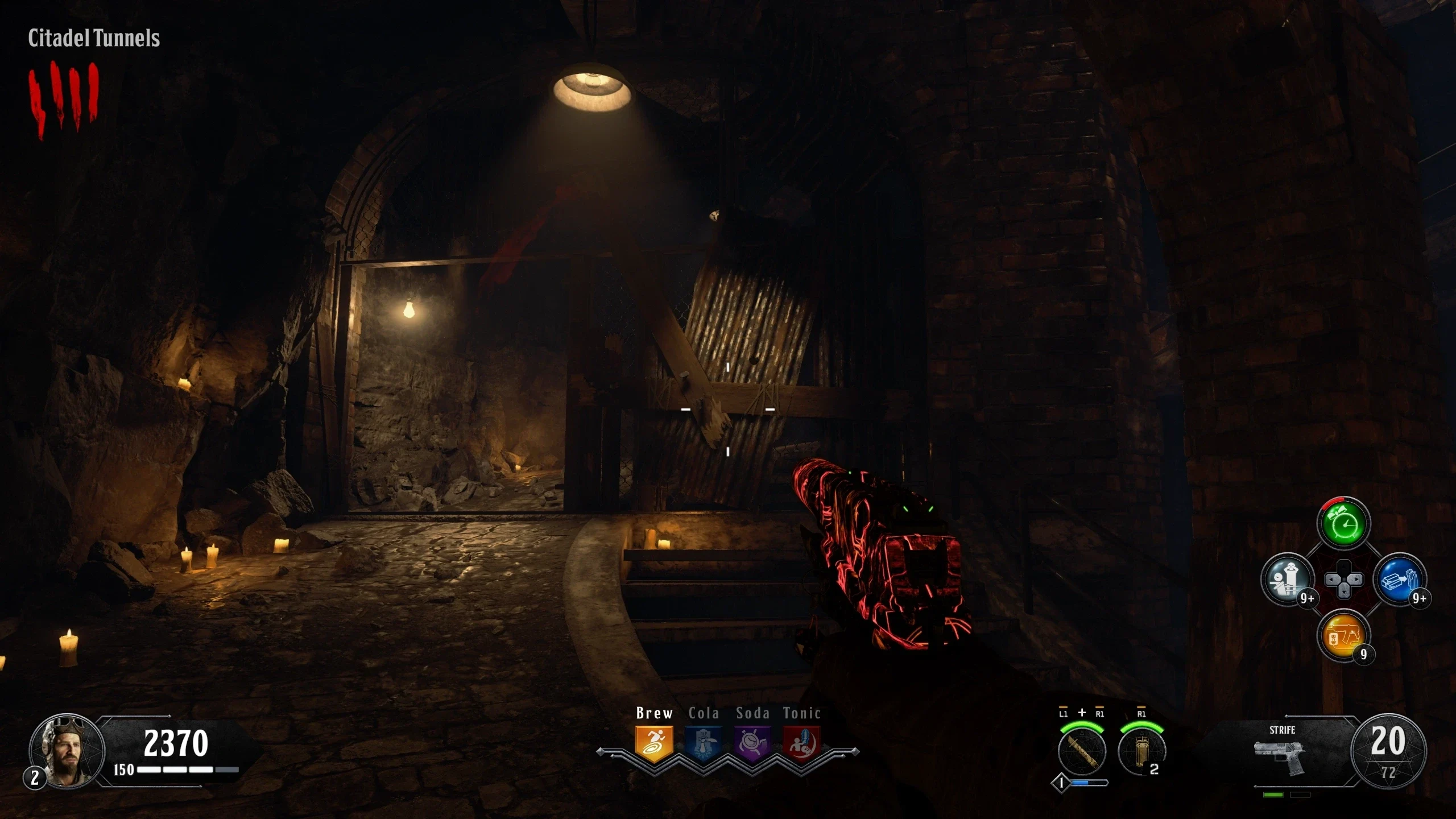The width and height of the screenshot is (1456, 819).
Task: Use the orange gun and outlet elixir
Action: (x=1343, y=636)
